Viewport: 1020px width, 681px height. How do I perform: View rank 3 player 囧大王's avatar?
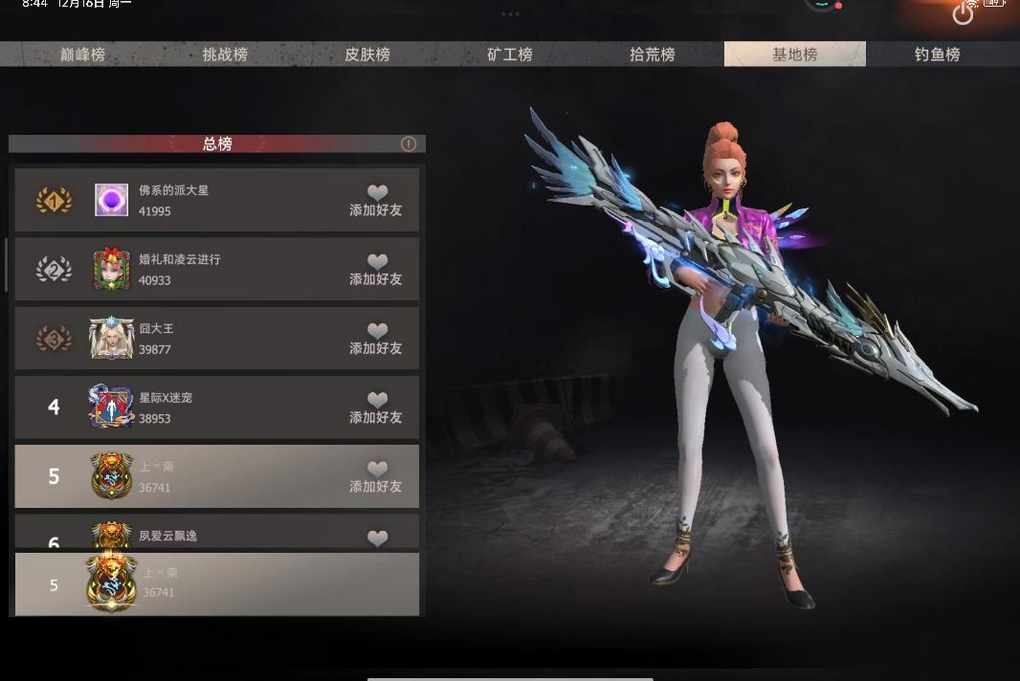(x=111, y=339)
